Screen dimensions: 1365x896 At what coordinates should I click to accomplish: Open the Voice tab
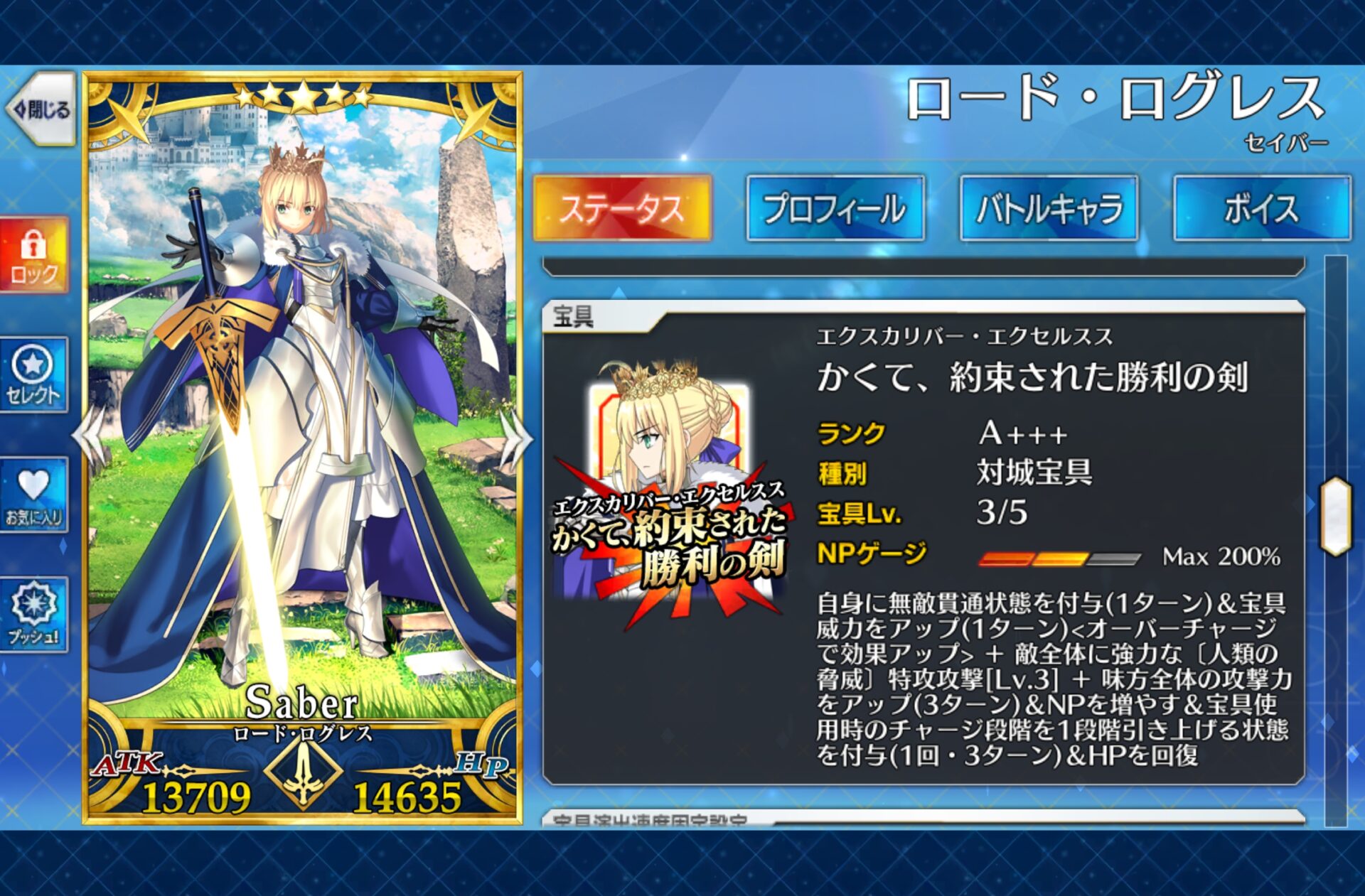tap(1262, 208)
